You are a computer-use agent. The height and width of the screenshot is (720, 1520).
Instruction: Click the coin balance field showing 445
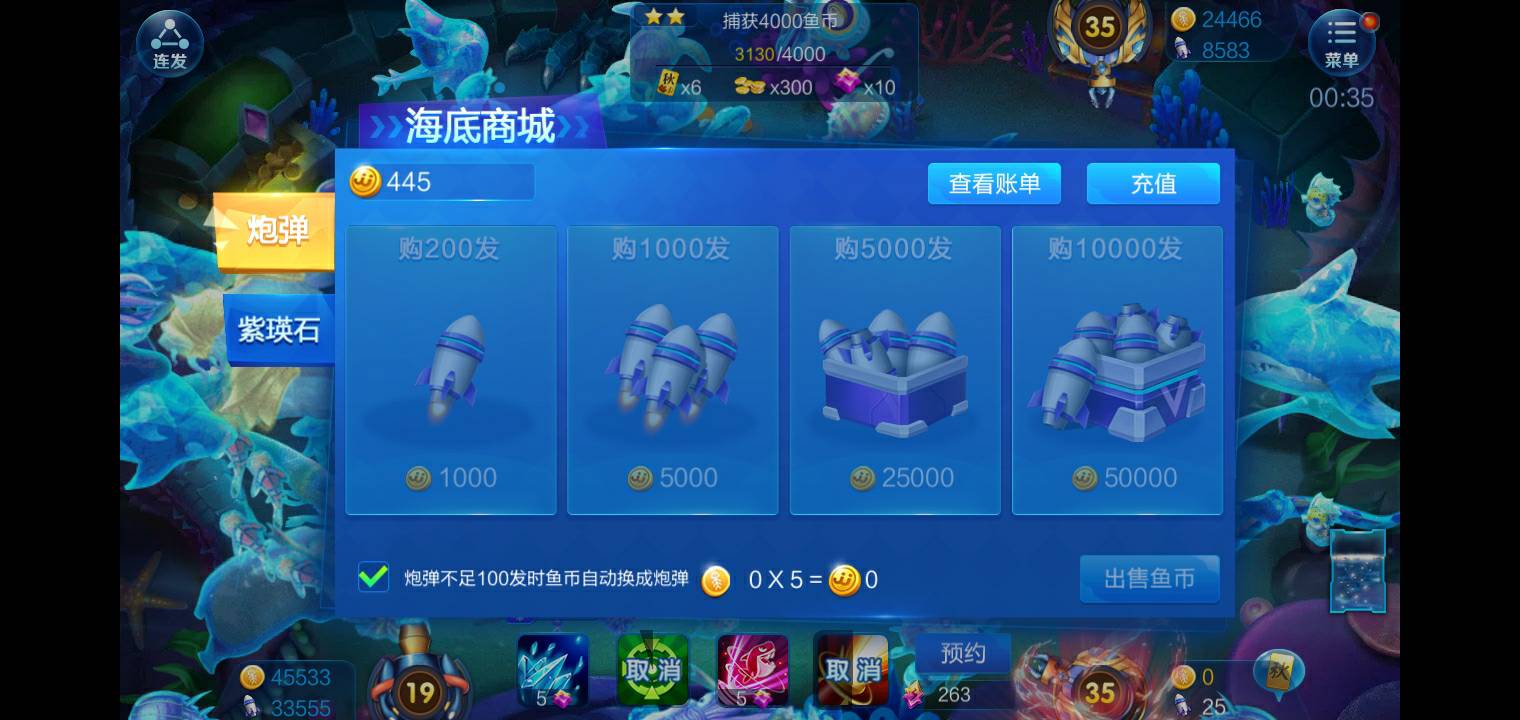point(440,182)
